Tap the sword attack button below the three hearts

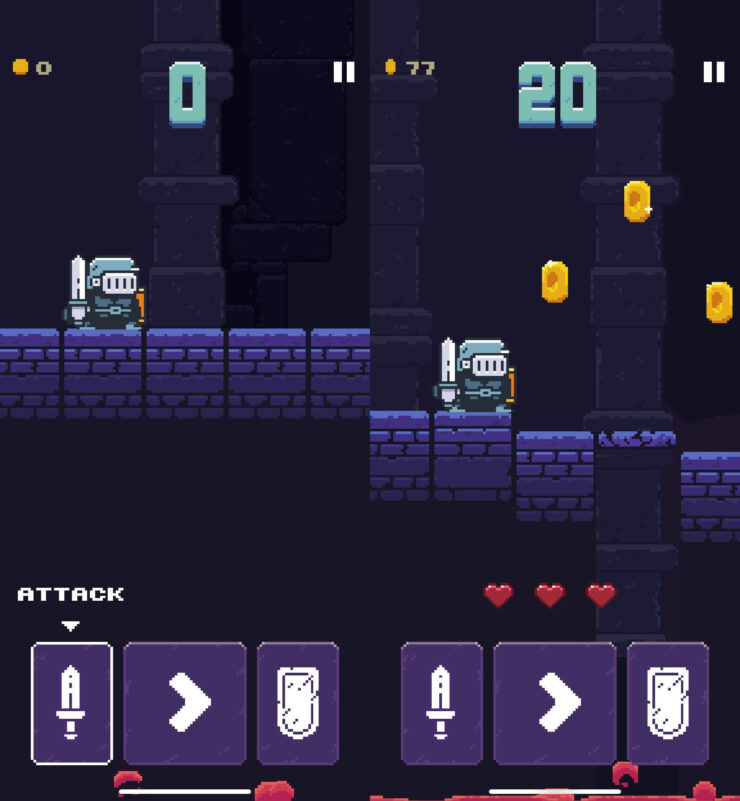(442, 703)
